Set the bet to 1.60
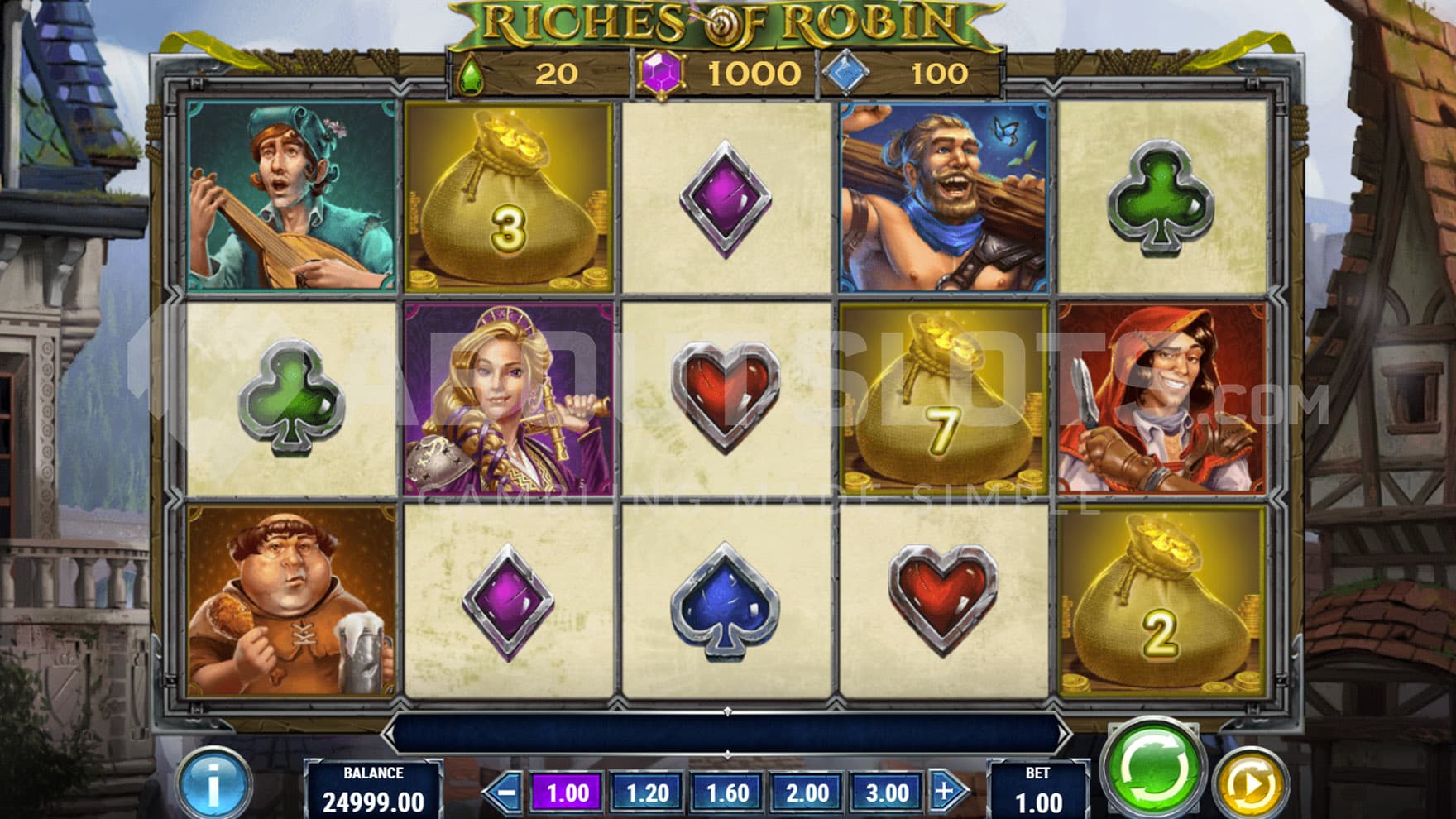Image resolution: width=1456 pixels, height=819 pixels. 726,793
